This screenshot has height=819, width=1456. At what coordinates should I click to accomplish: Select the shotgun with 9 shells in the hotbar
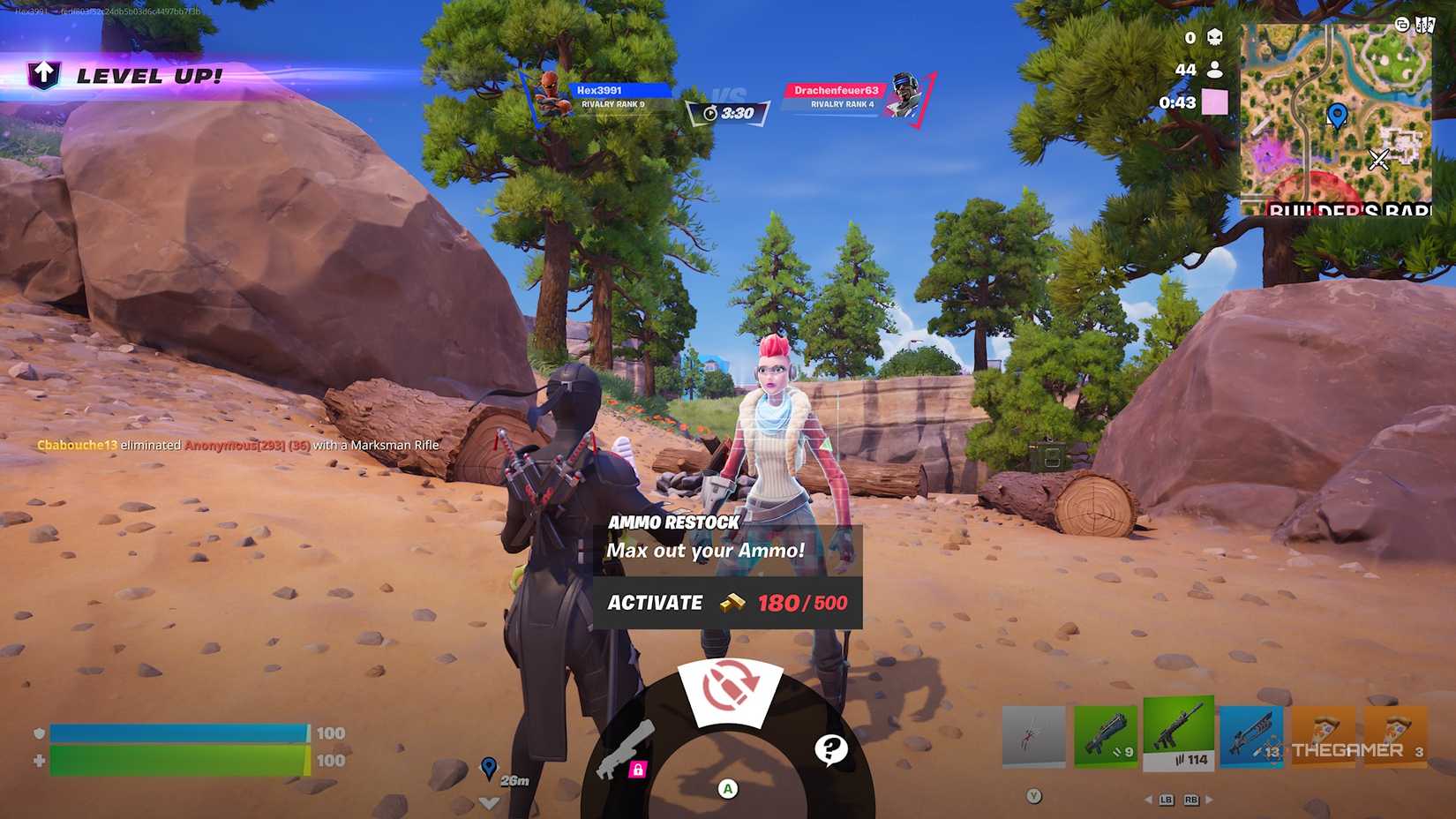point(1106,734)
